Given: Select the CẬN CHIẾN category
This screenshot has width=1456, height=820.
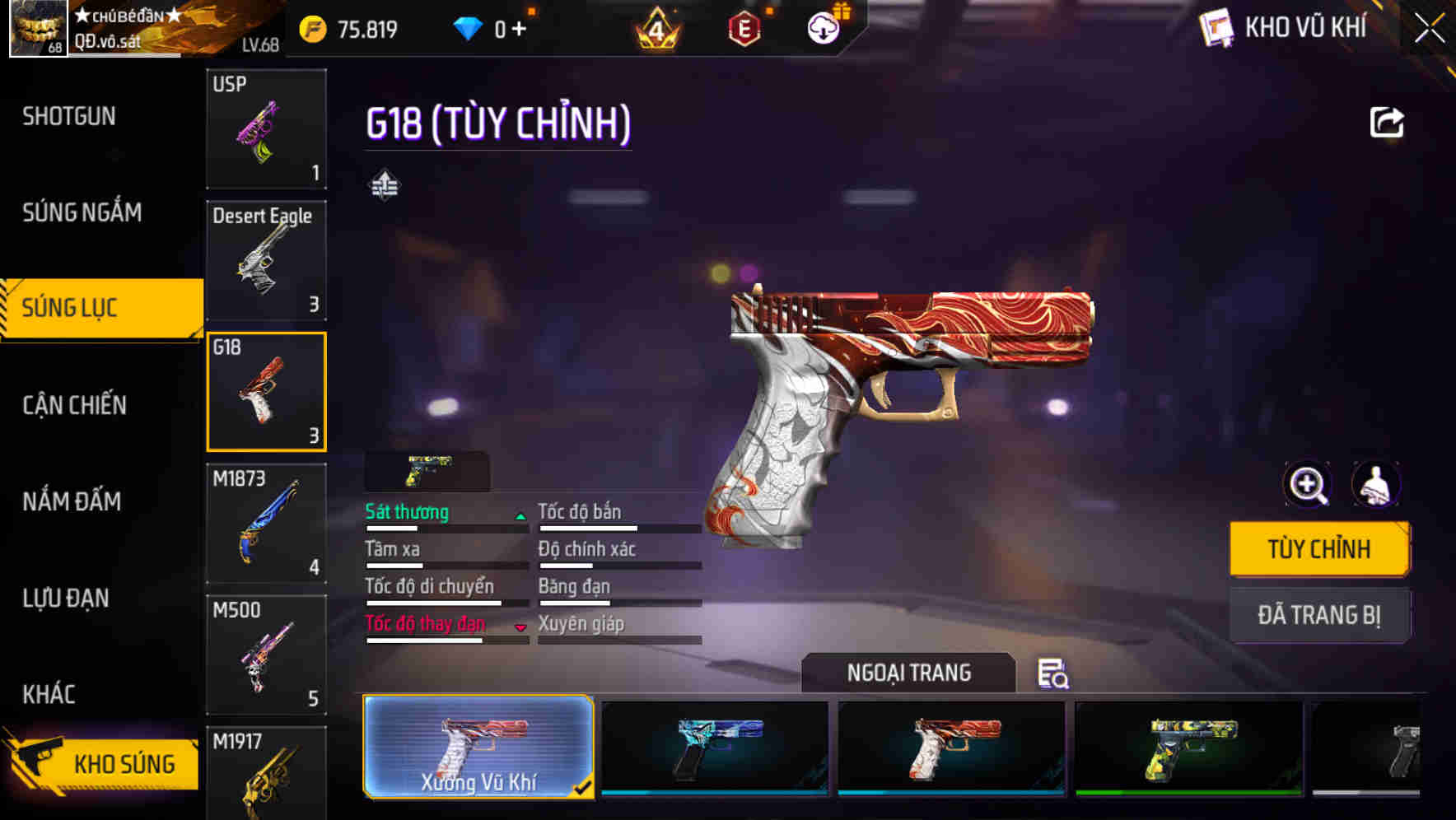Looking at the screenshot, I should coord(73,405).
